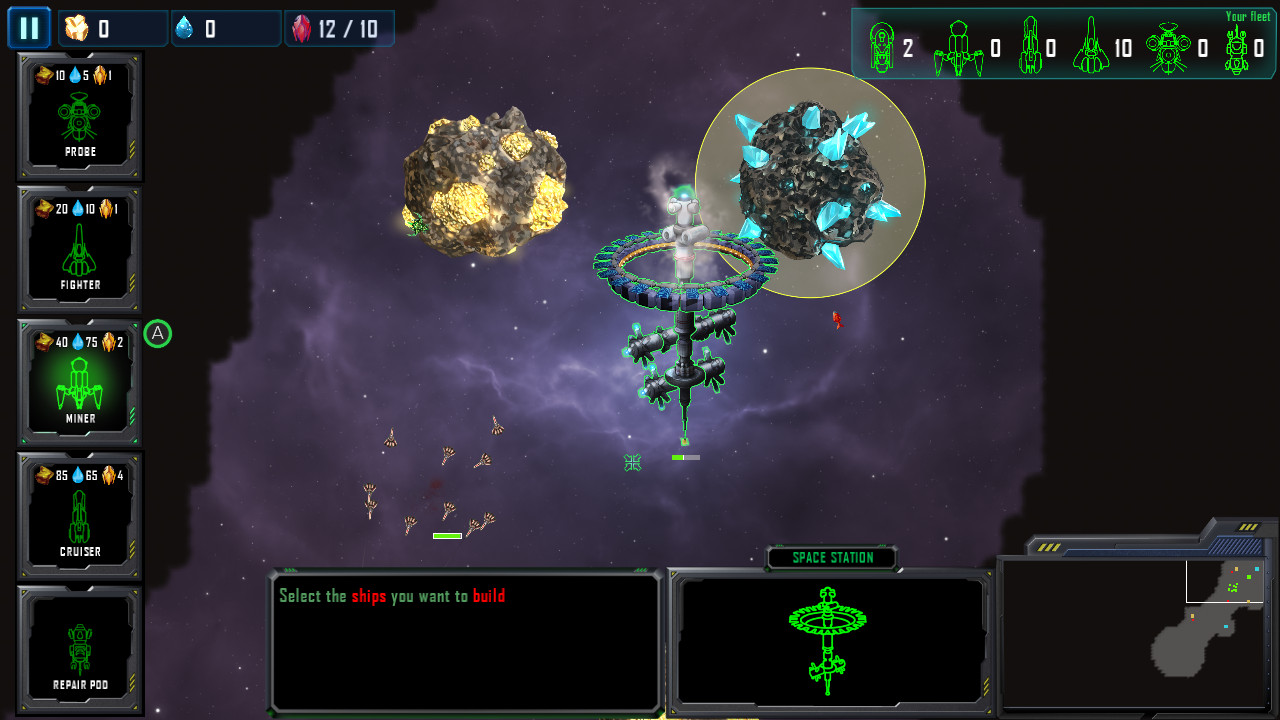This screenshot has height=720, width=1280.
Task: Deselect the Miner marked with A
Action: coord(158,334)
